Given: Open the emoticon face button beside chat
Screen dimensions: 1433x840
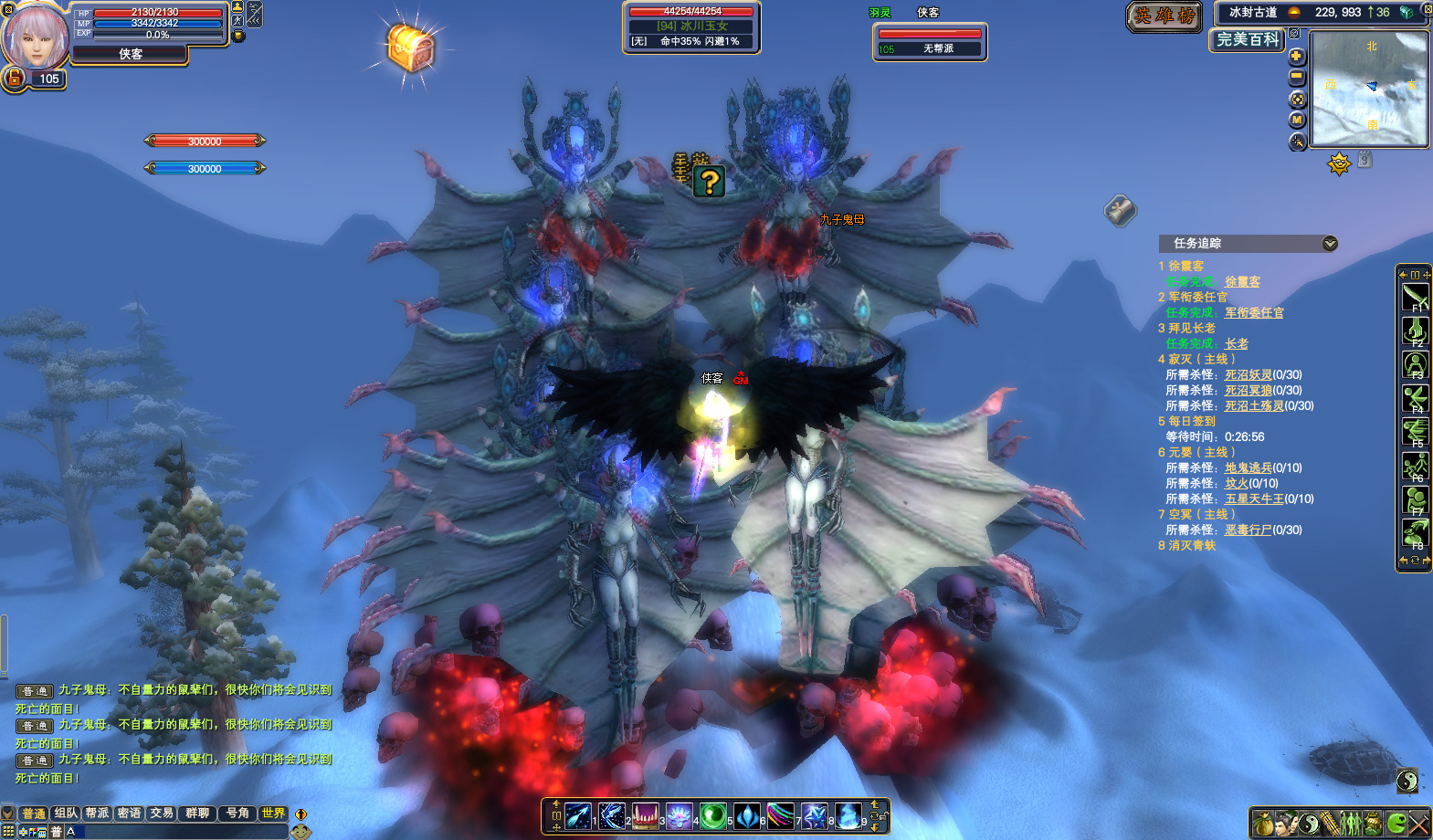Looking at the screenshot, I should click(300, 831).
